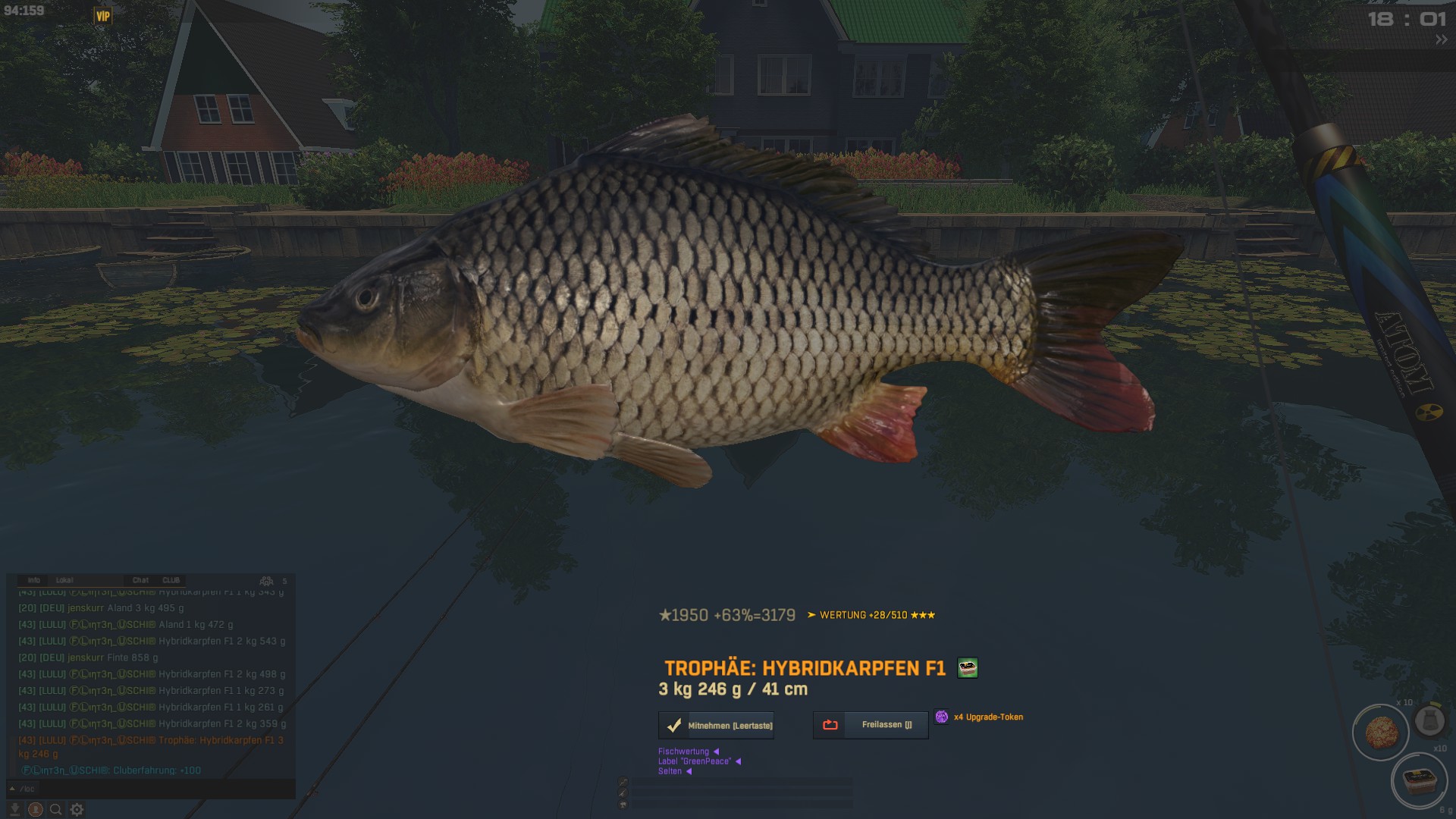Click the orange player profile icon
The height and width of the screenshot is (819, 1456).
click(x=35, y=809)
